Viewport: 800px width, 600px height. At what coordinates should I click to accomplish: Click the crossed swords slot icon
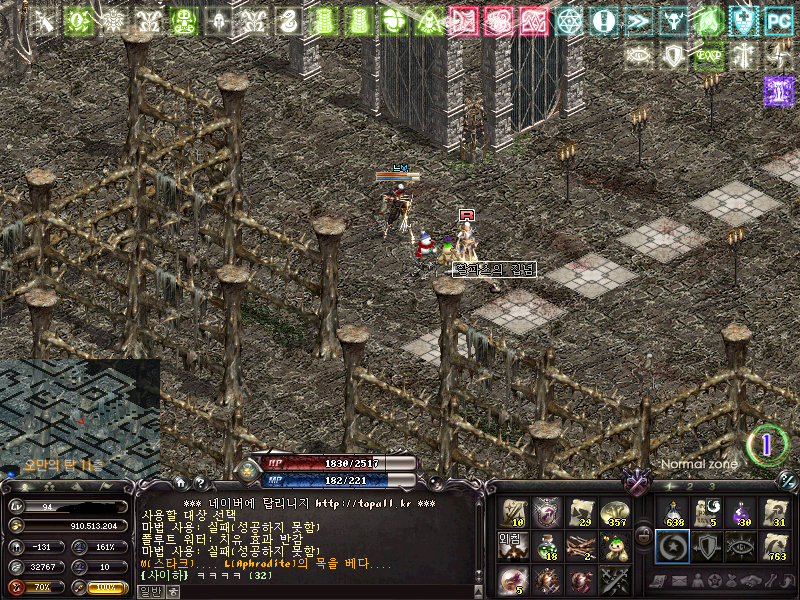615,580
